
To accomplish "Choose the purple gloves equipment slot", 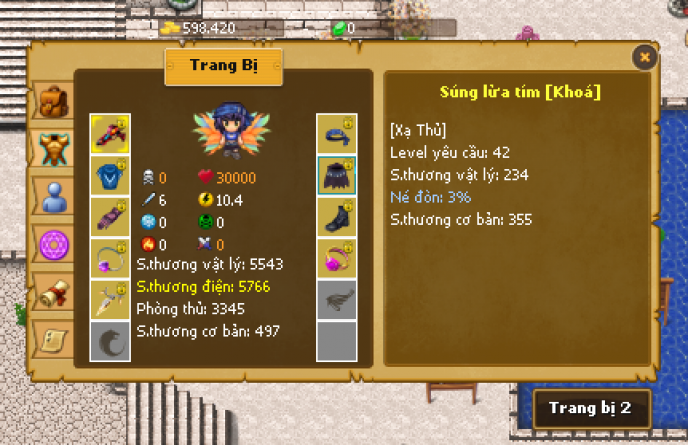I will [x=109, y=217].
